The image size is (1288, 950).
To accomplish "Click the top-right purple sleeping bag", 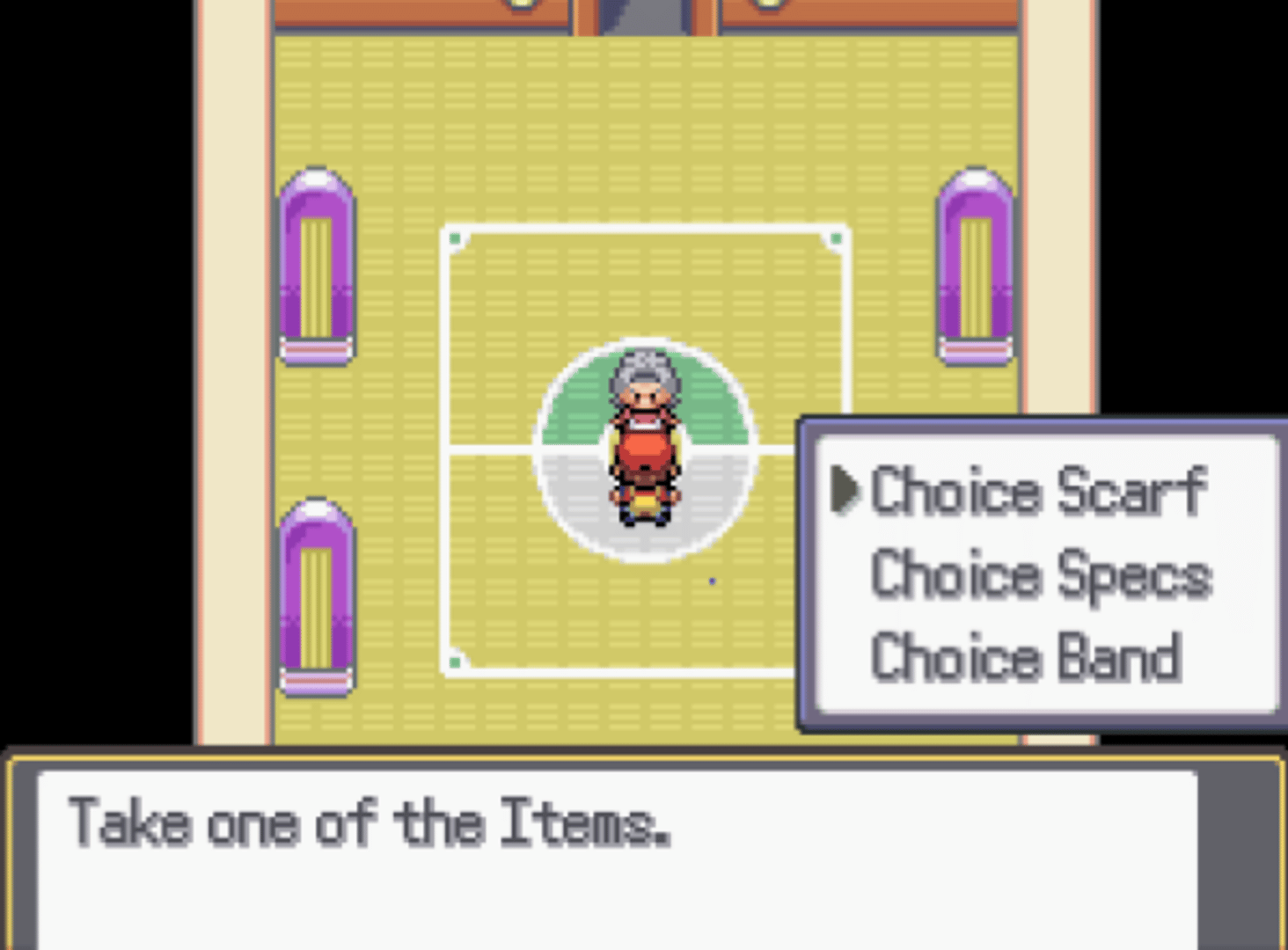I will 975,264.
